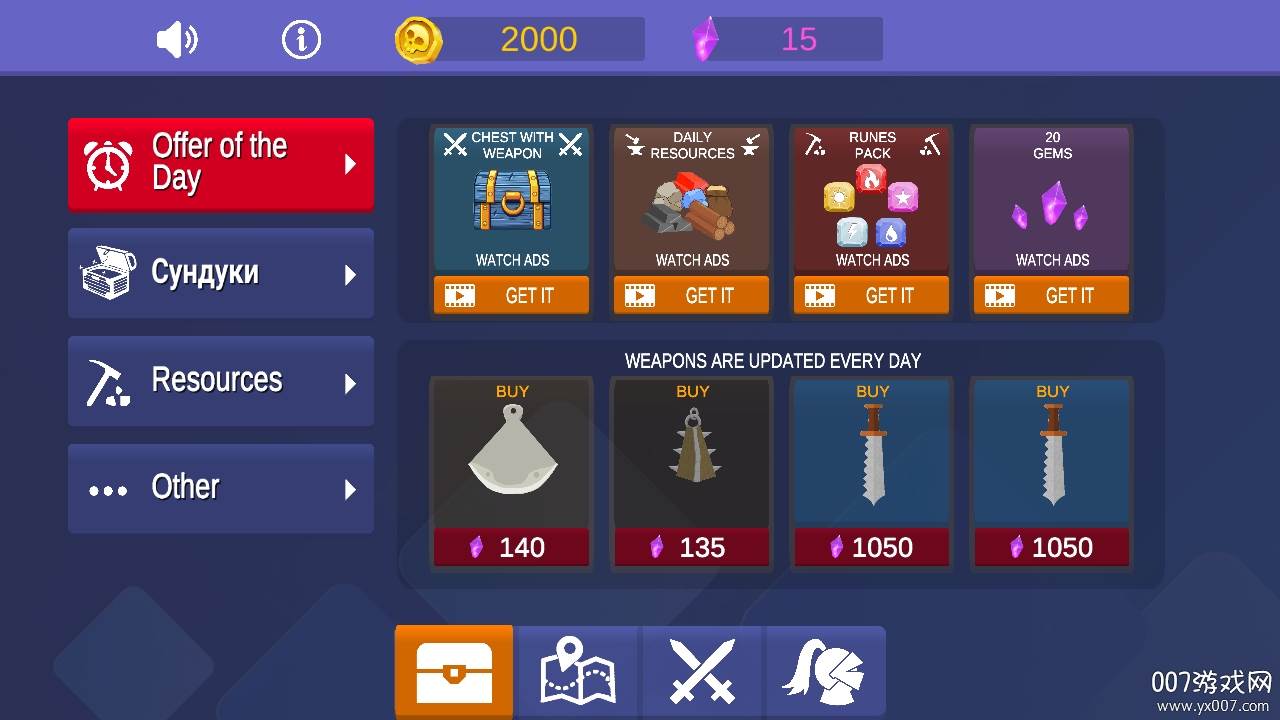Switch to the Resources category
The image size is (1280, 720).
pos(221,381)
